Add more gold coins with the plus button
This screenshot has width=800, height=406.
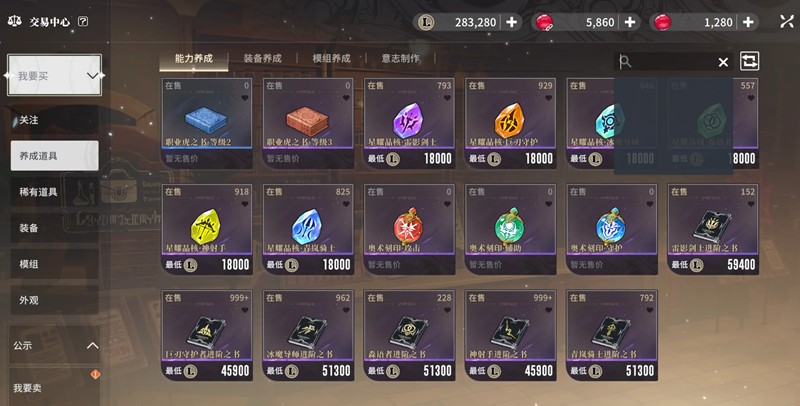click(512, 22)
